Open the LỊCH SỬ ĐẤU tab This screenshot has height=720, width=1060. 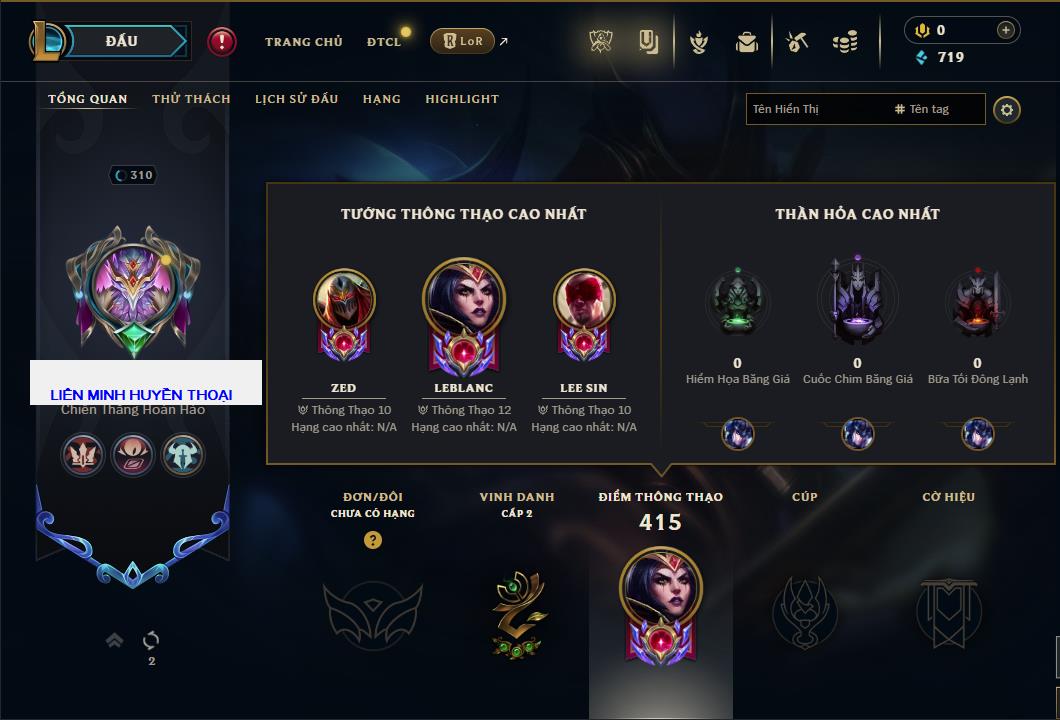(296, 99)
